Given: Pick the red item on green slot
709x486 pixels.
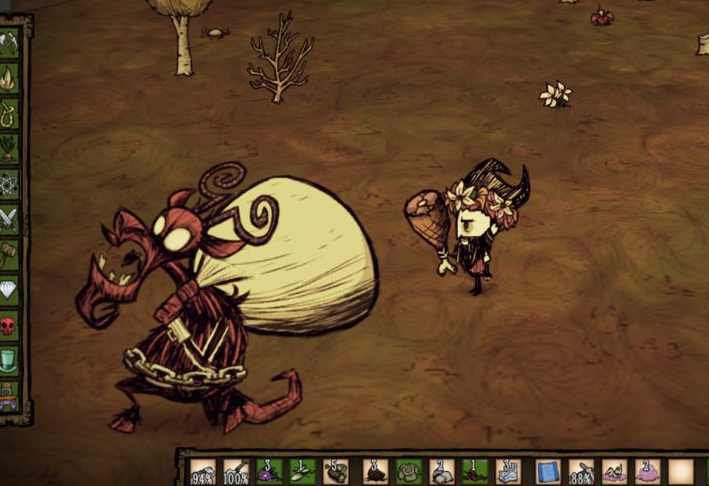Looking at the screenshot, I should click(x=474, y=471).
